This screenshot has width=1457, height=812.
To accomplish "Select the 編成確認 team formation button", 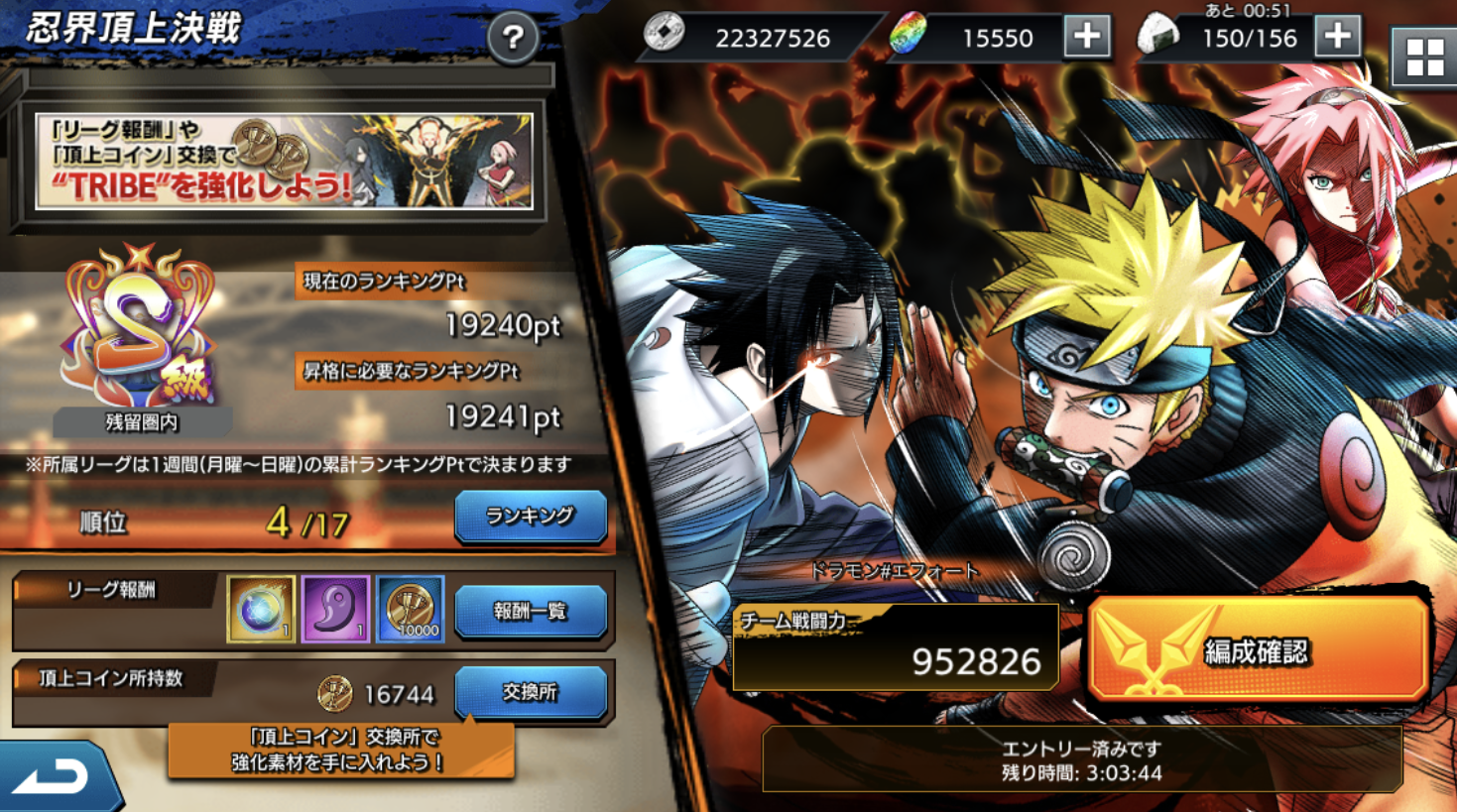I will pos(1258,650).
